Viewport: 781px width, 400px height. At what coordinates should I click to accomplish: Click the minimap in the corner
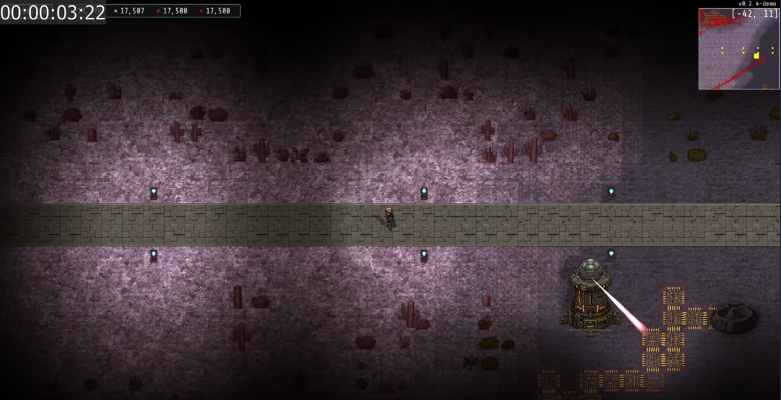pyautogui.click(x=738, y=48)
